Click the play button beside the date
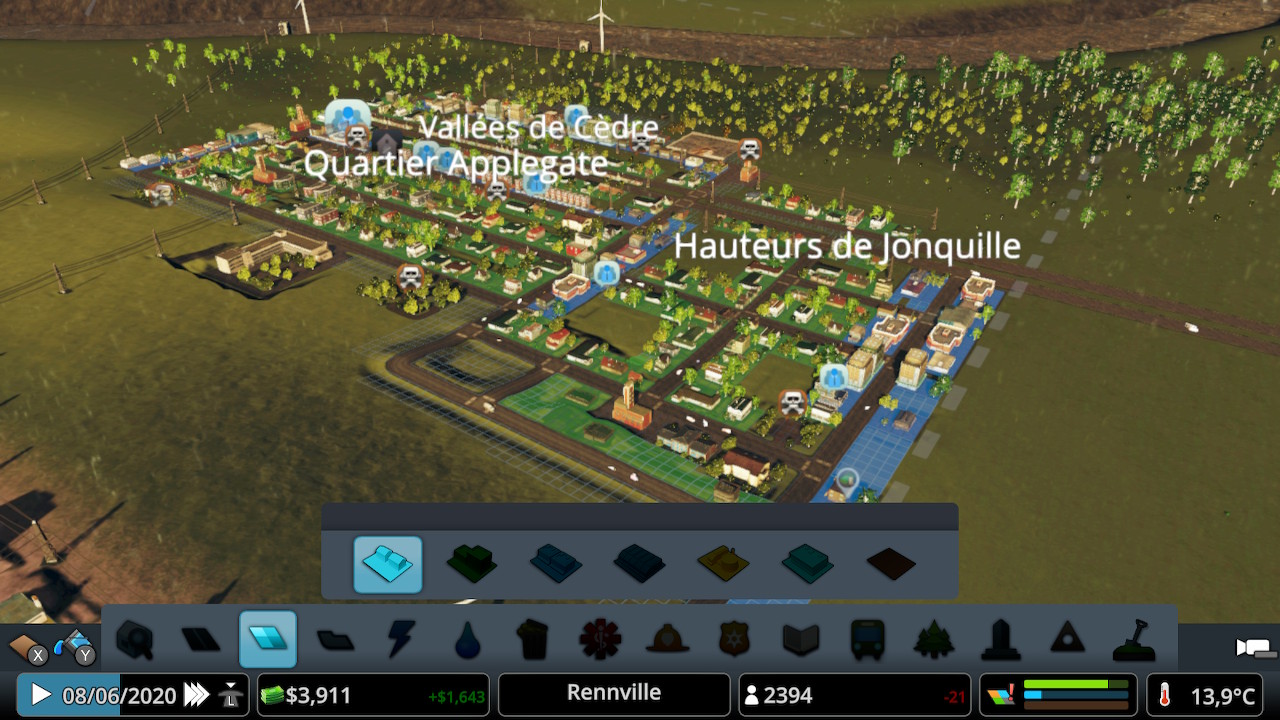This screenshot has width=1280, height=720. coord(41,695)
